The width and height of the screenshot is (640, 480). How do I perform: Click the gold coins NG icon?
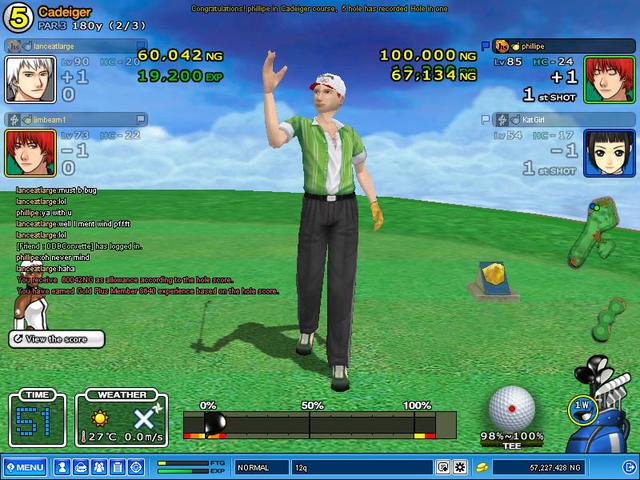[x=481, y=467]
